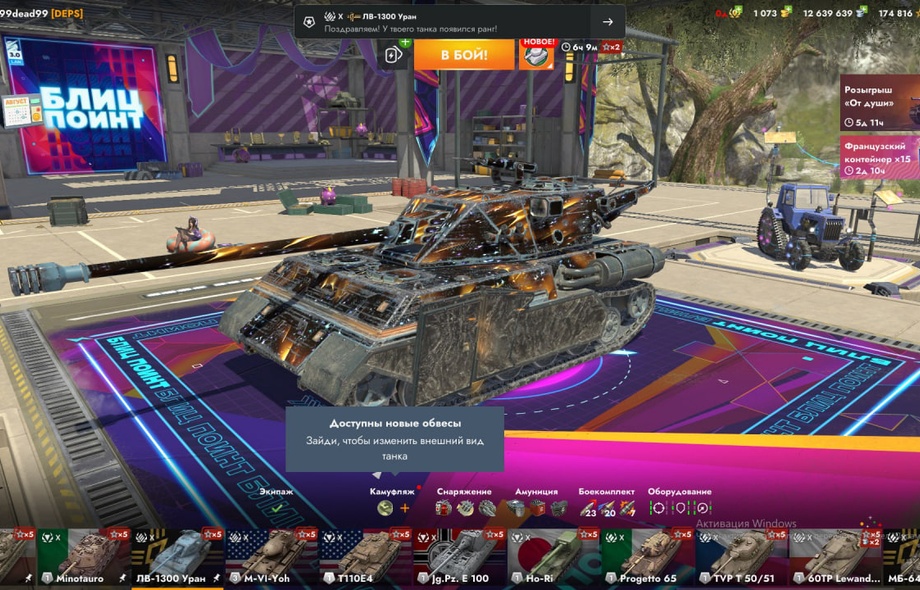The image size is (920, 590).
Task: Open the Экипаж crew section
Action: click(x=277, y=507)
